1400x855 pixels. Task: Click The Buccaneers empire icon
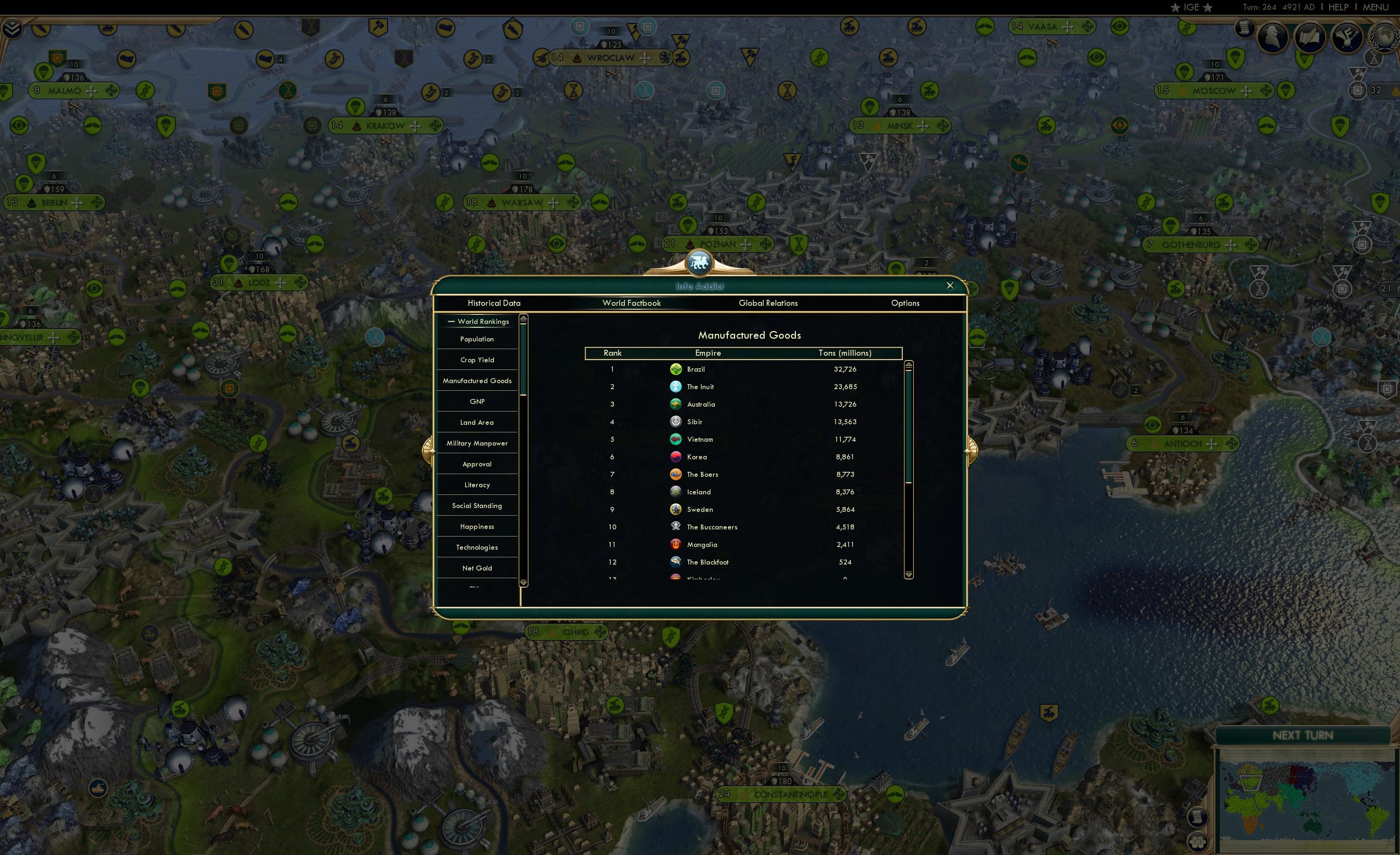point(675,527)
